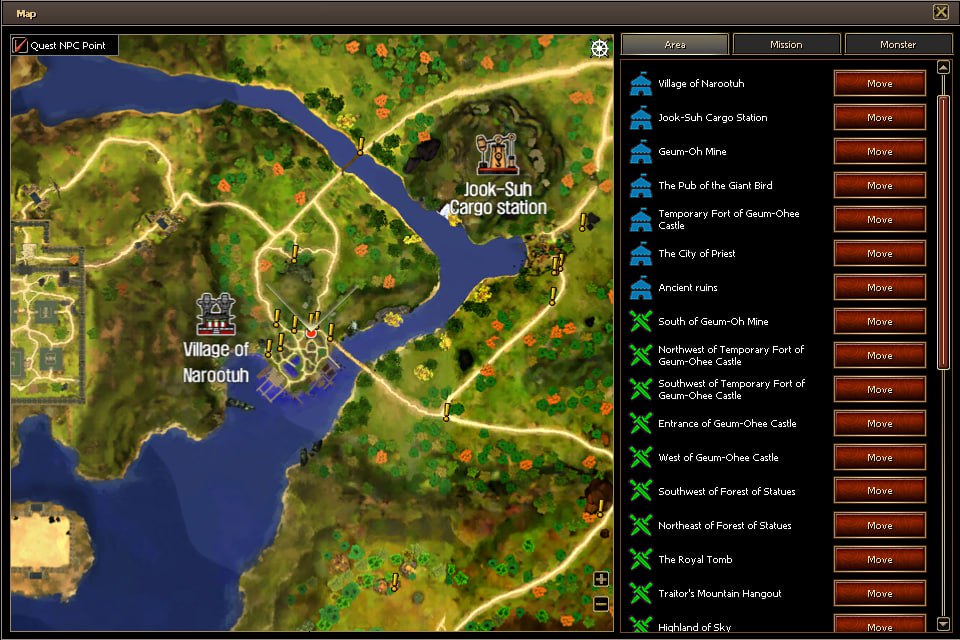Toggle the Quest NPC Point checkbox
This screenshot has width=960, height=640.
point(21,45)
